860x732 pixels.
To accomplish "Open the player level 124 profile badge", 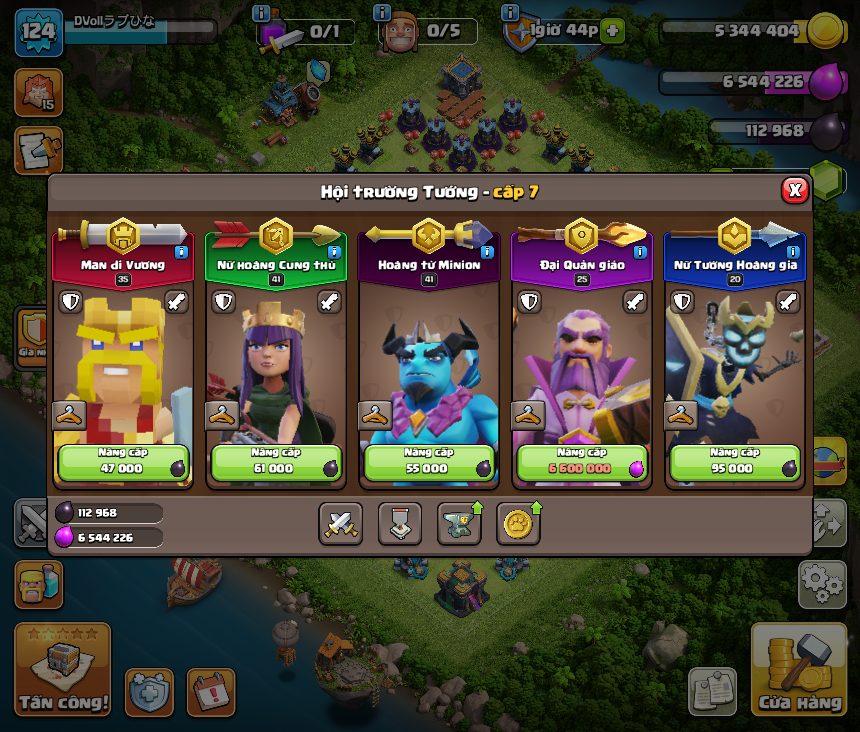I will (x=38, y=29).
